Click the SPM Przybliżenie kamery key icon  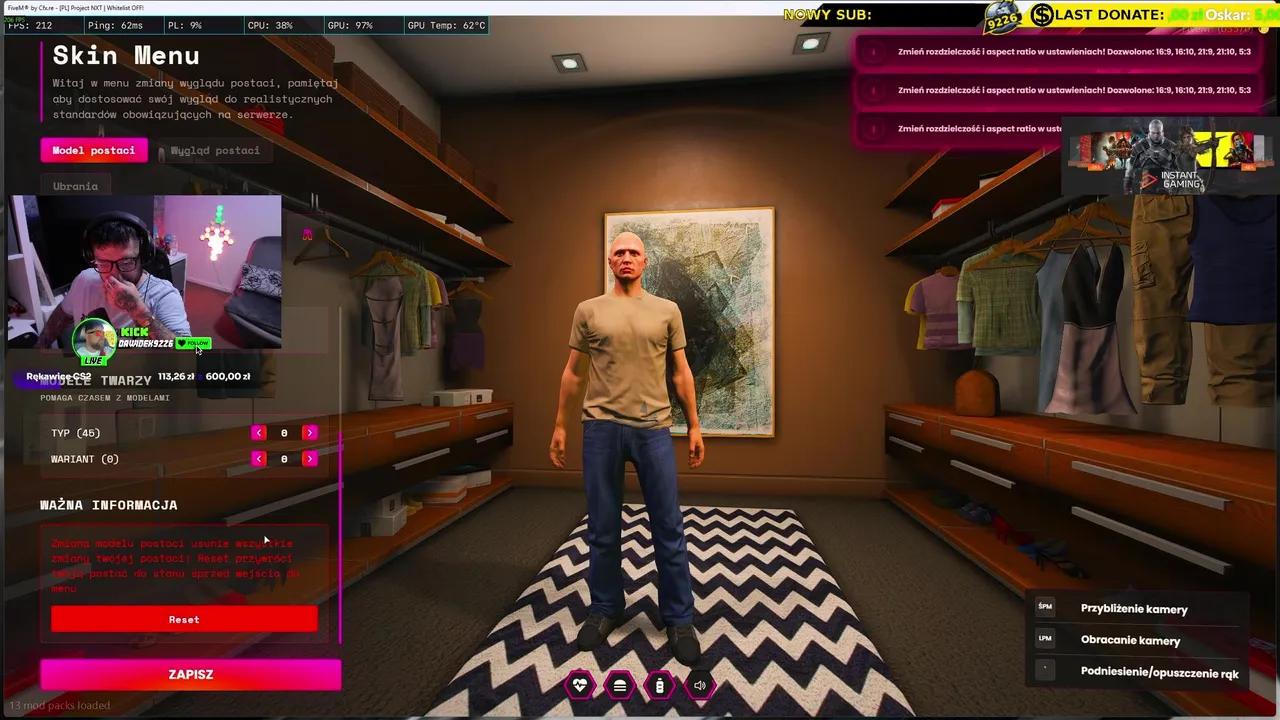[x=1044, y=606]
